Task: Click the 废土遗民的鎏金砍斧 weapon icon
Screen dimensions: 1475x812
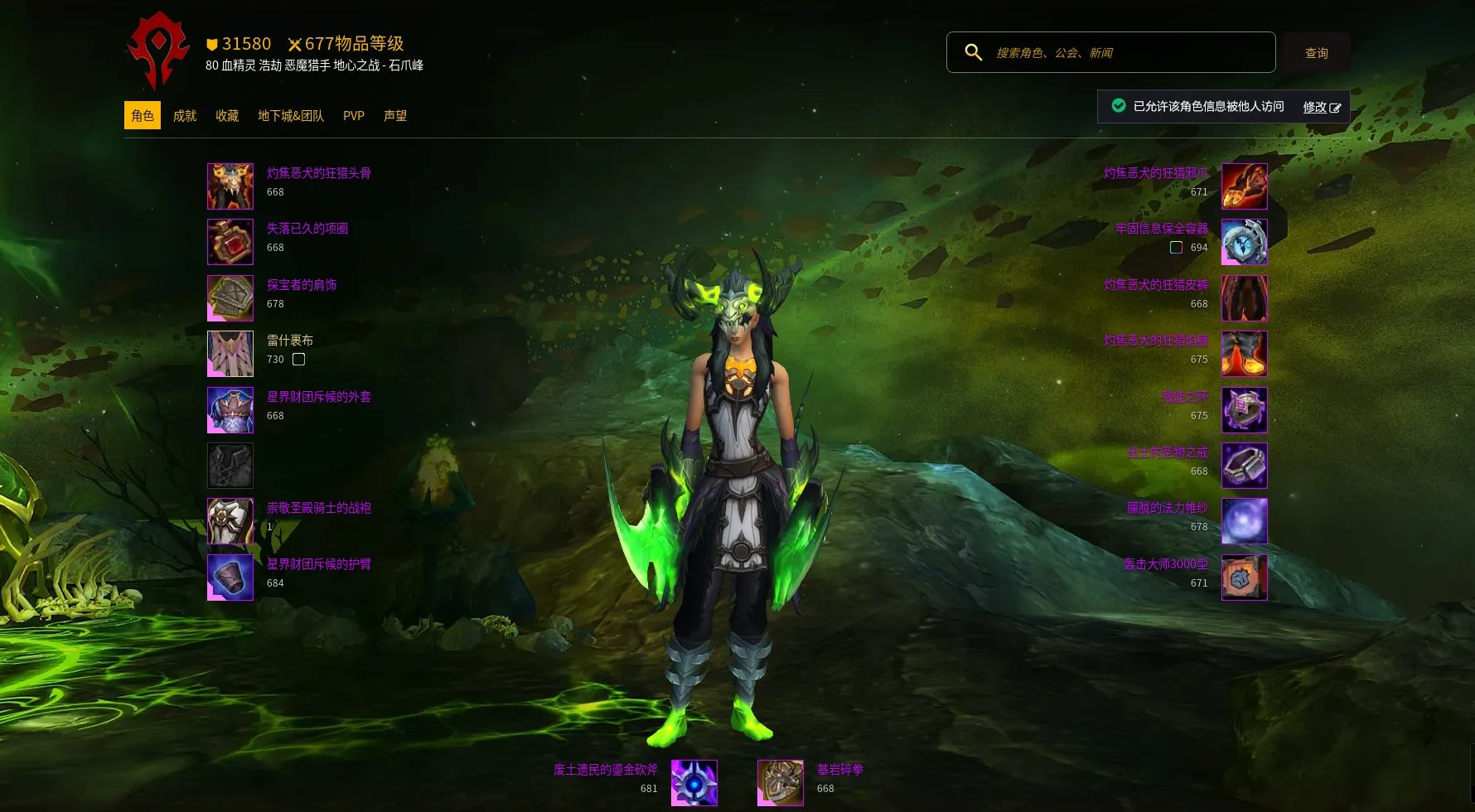Action: [694, 783]
